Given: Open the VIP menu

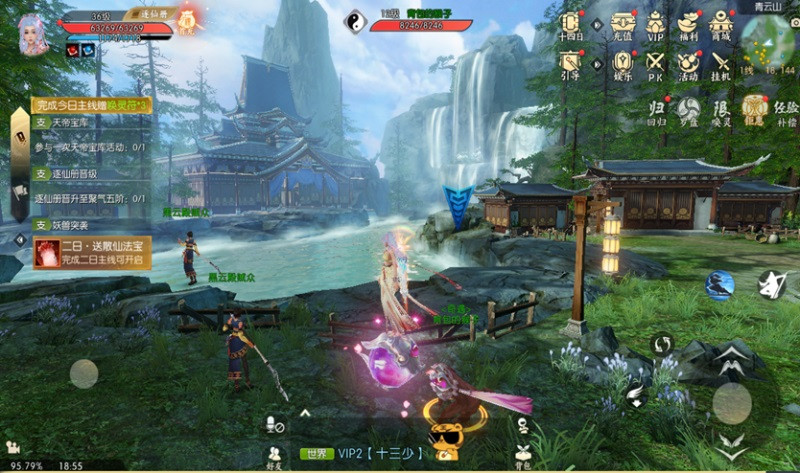Looking at the screenshot, I should click(x=655, y=24).
